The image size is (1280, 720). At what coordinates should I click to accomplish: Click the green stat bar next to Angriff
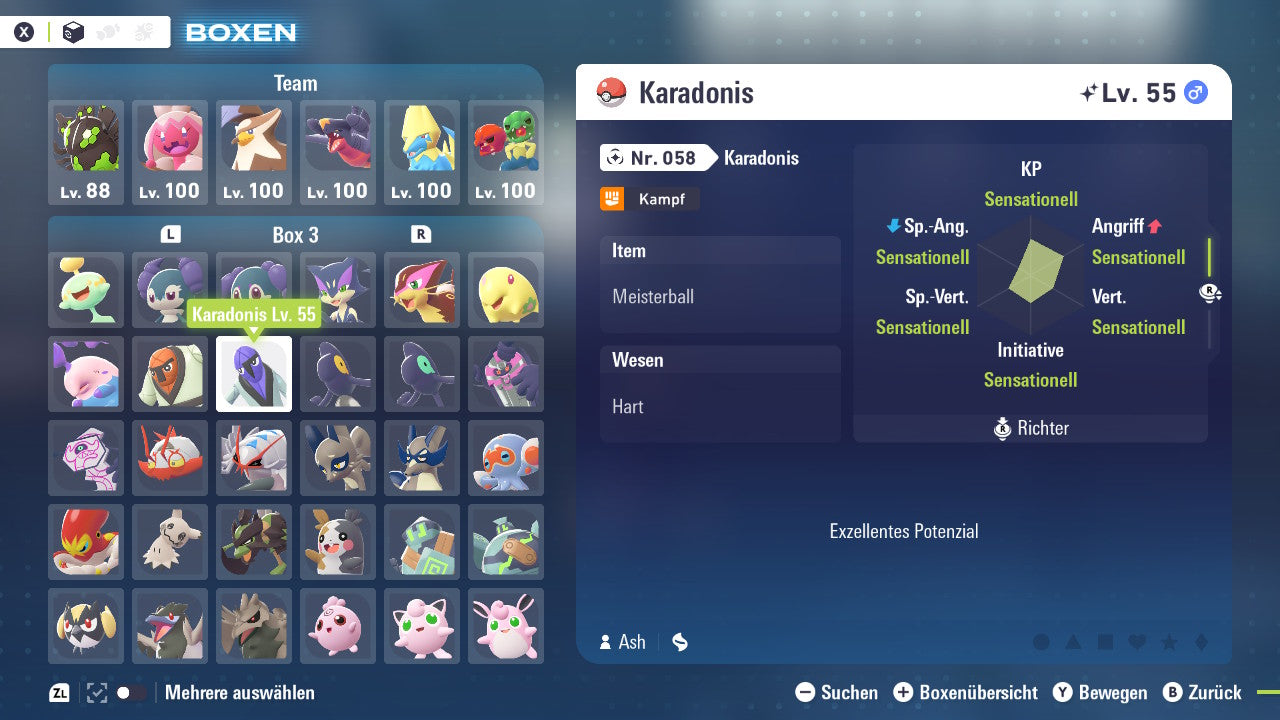click(x=1209, y=256)
